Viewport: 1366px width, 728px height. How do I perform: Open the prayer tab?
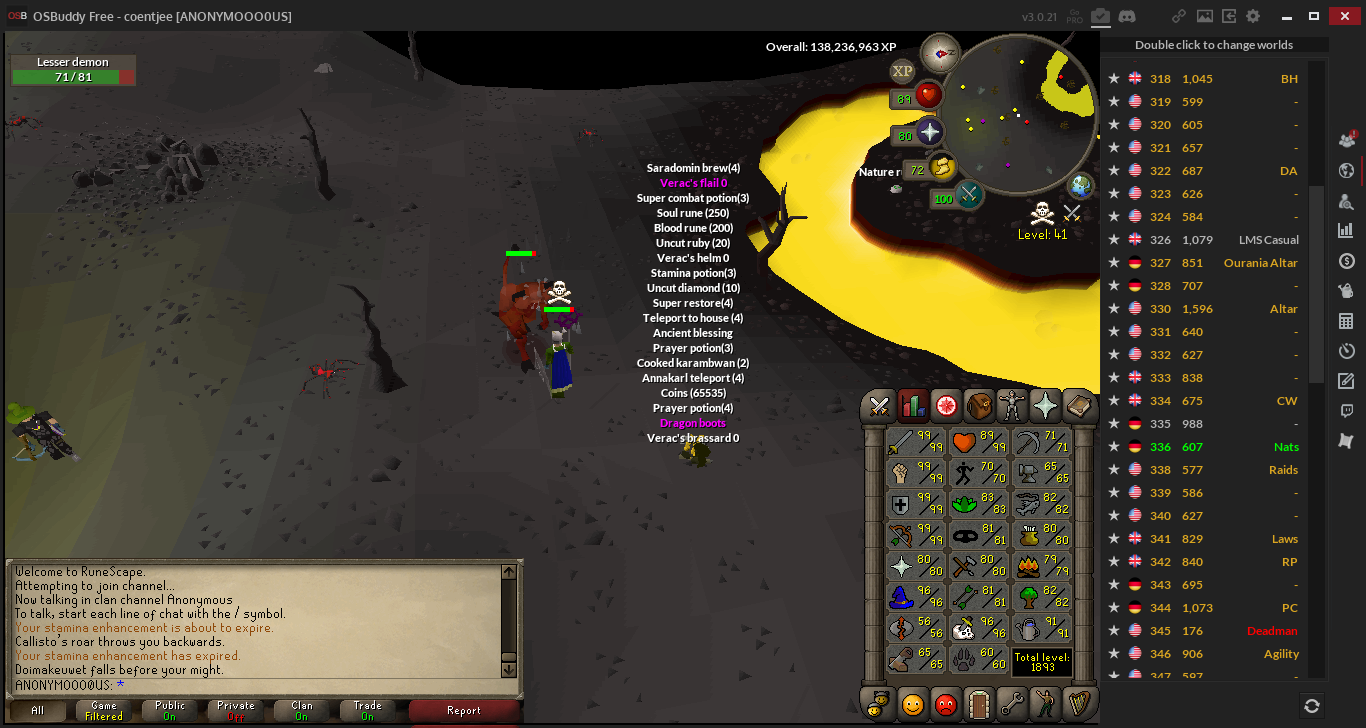(1045, 405)
